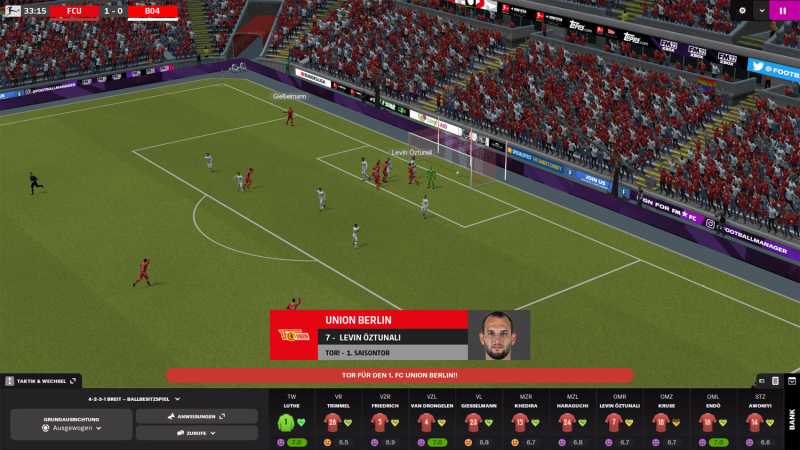Open the Taktik & Wechsel panel

point(42,381)
